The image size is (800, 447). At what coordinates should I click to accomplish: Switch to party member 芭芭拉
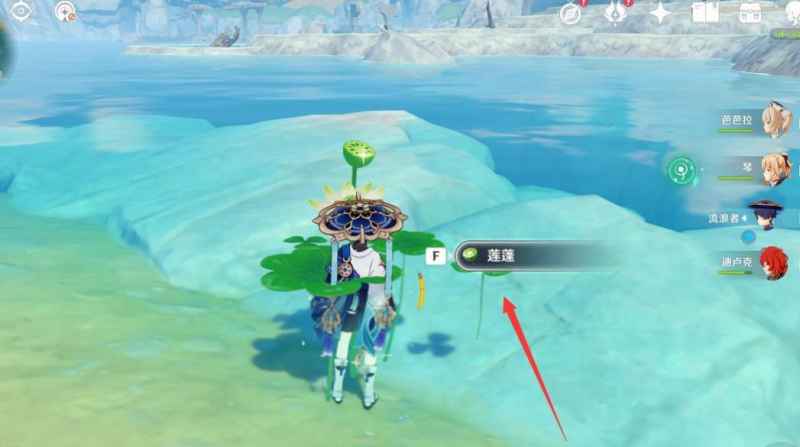(x=774, y=120)
